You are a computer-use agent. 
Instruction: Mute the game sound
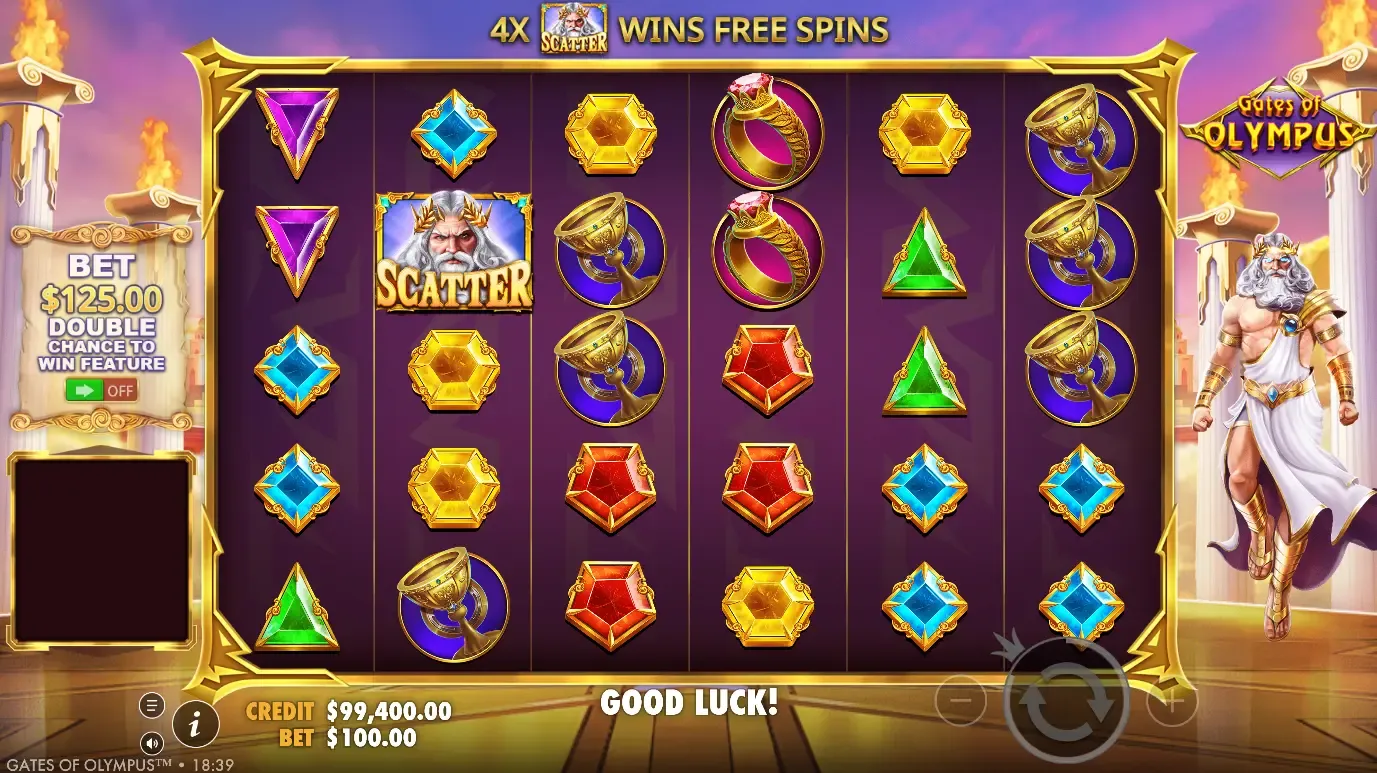coord(152,742)
